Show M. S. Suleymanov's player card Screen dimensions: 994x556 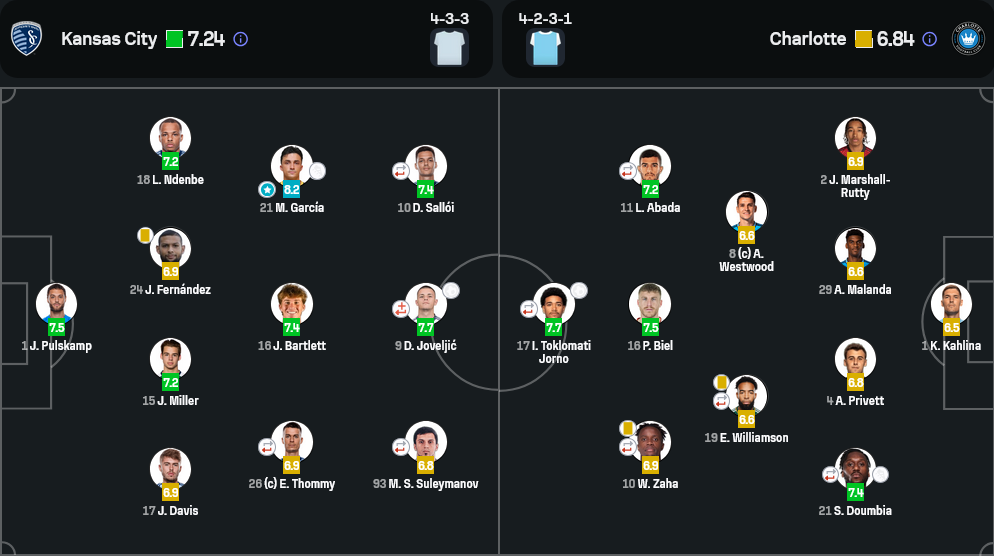426,442
